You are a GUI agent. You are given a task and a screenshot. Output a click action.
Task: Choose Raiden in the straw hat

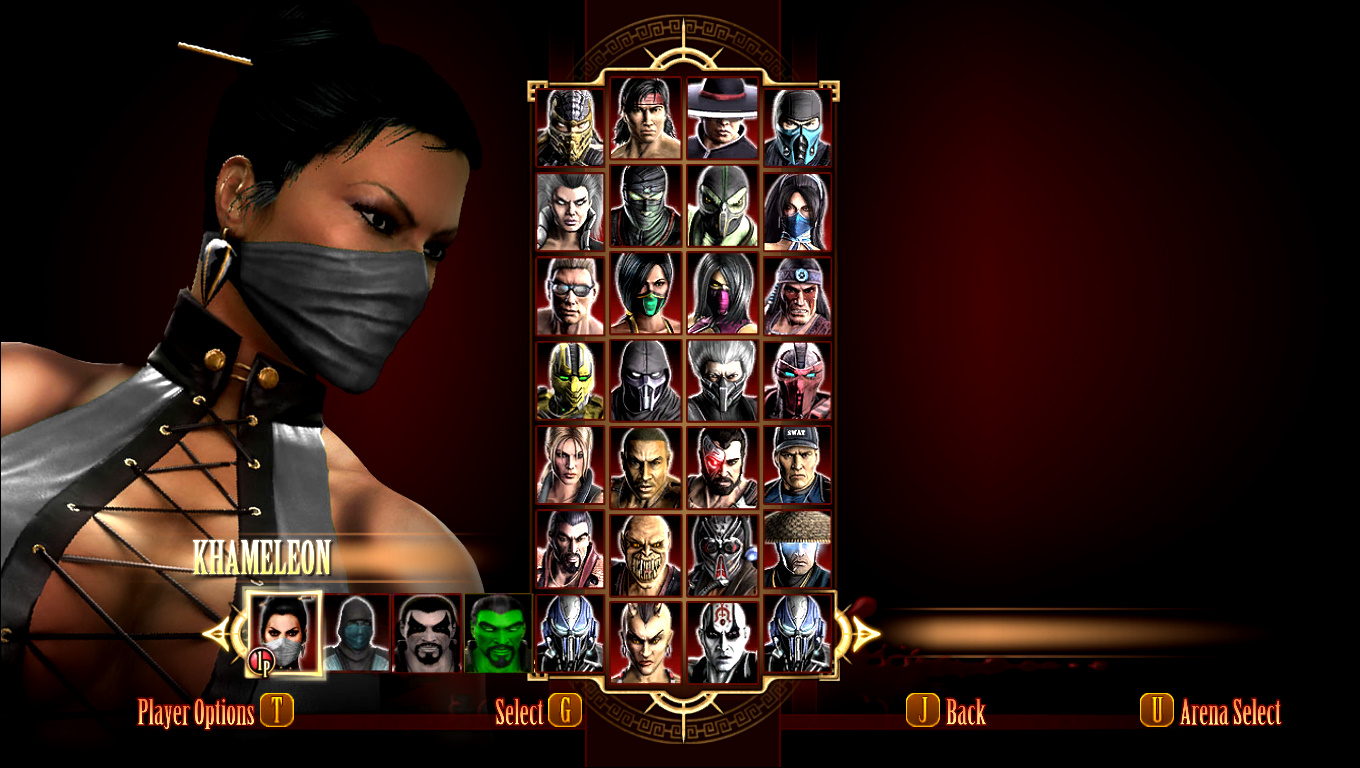[x=797, y=549]
